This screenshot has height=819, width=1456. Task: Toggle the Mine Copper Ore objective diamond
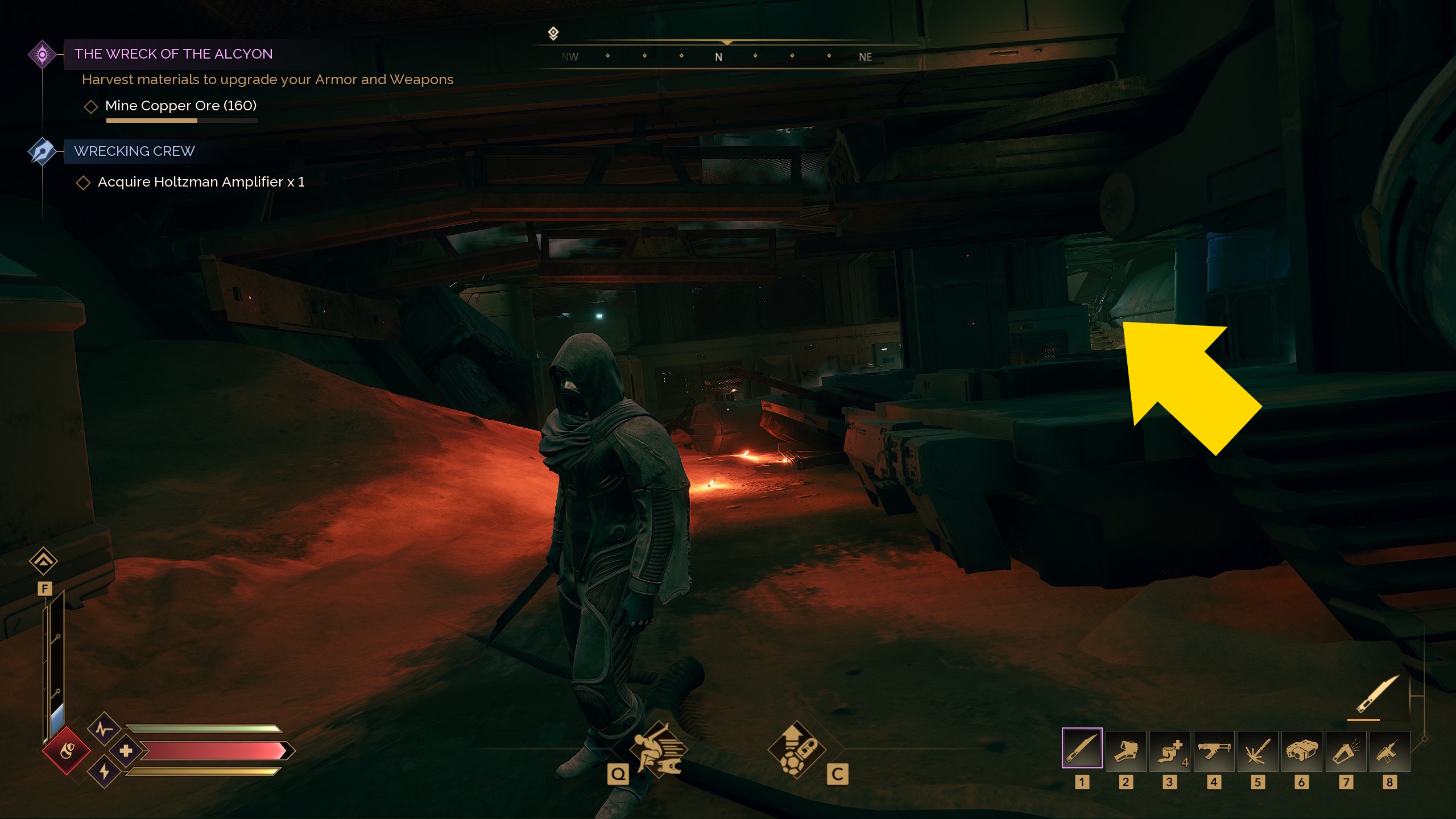92,106
